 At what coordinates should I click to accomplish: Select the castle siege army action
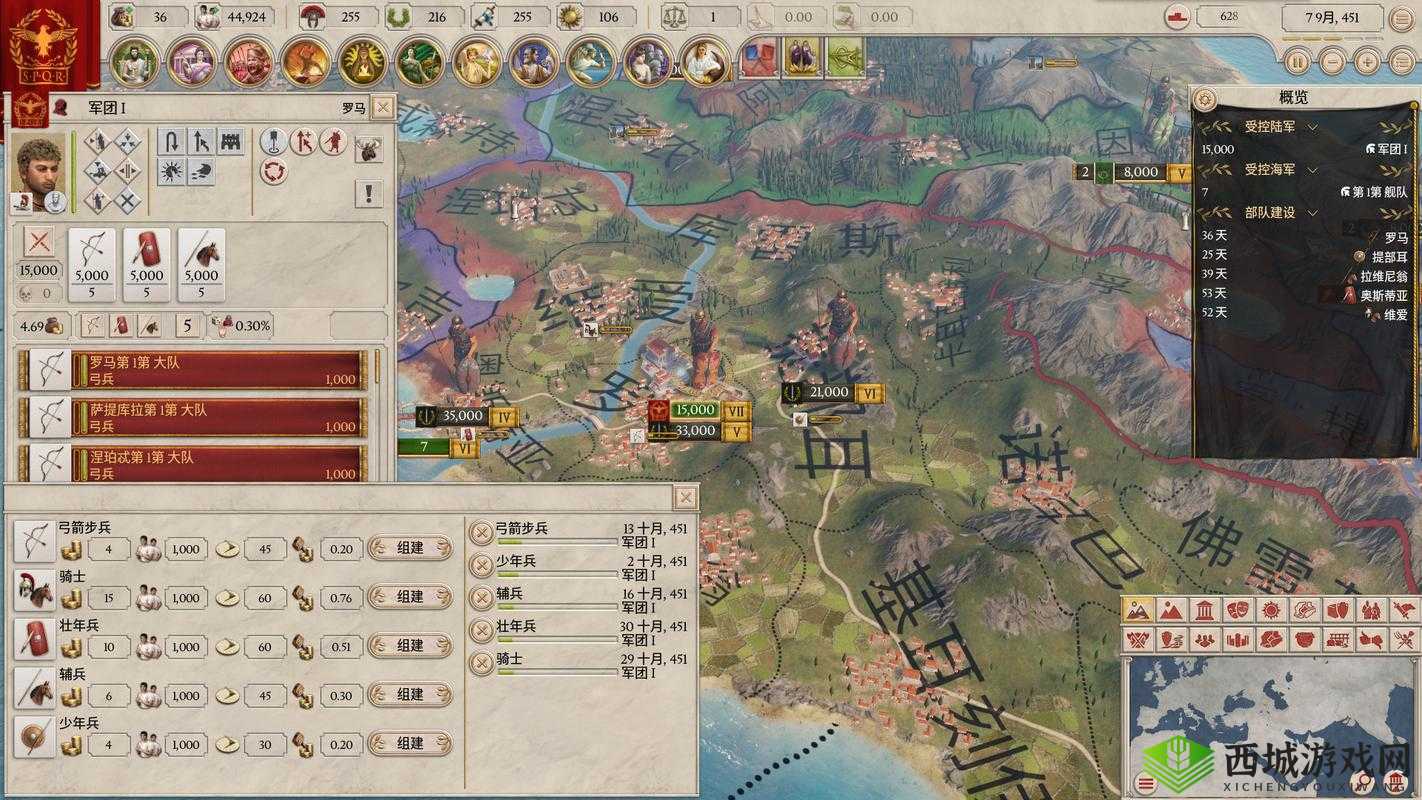(231, 142)
